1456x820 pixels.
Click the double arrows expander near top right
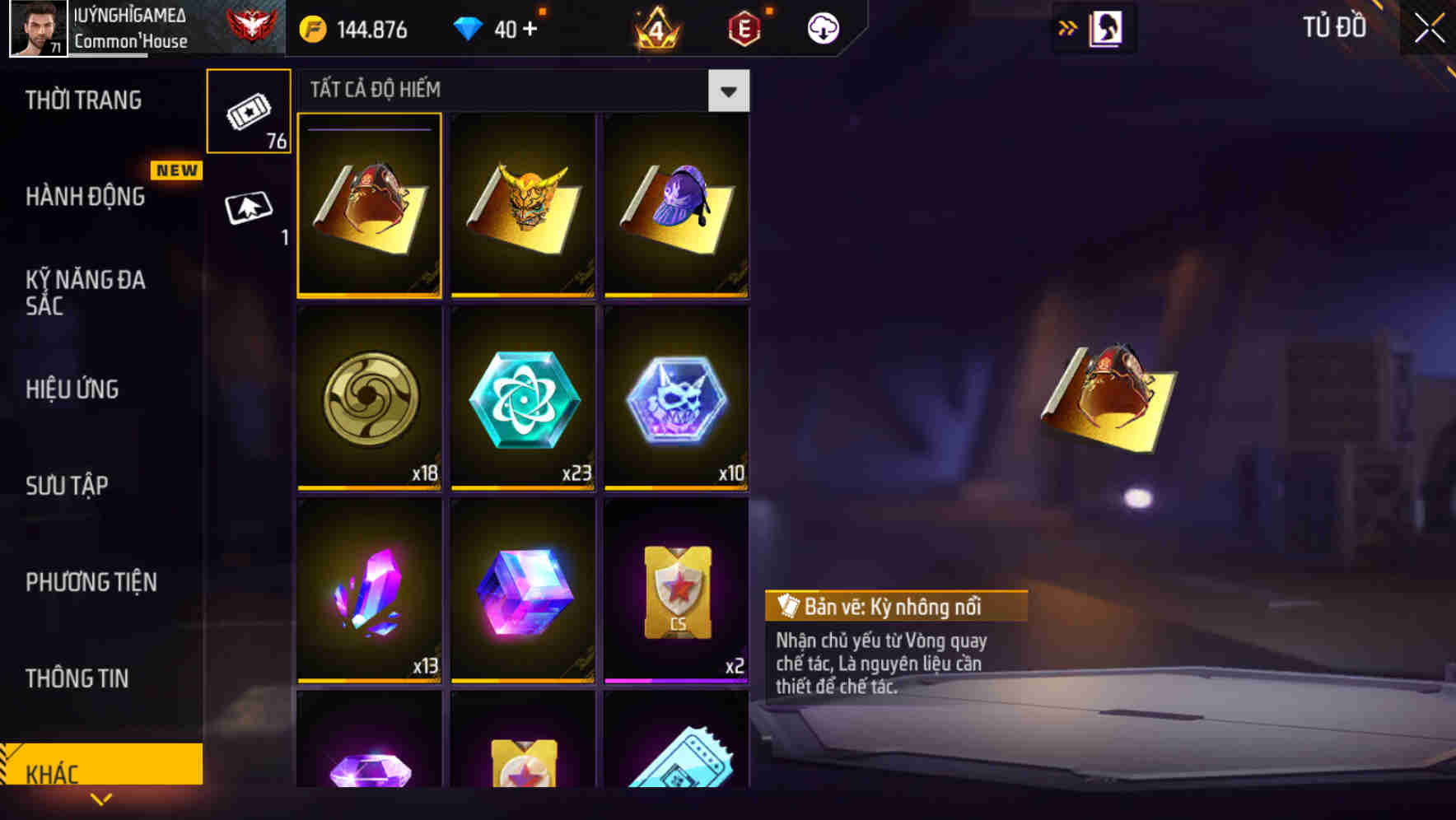pos(1068,26)
